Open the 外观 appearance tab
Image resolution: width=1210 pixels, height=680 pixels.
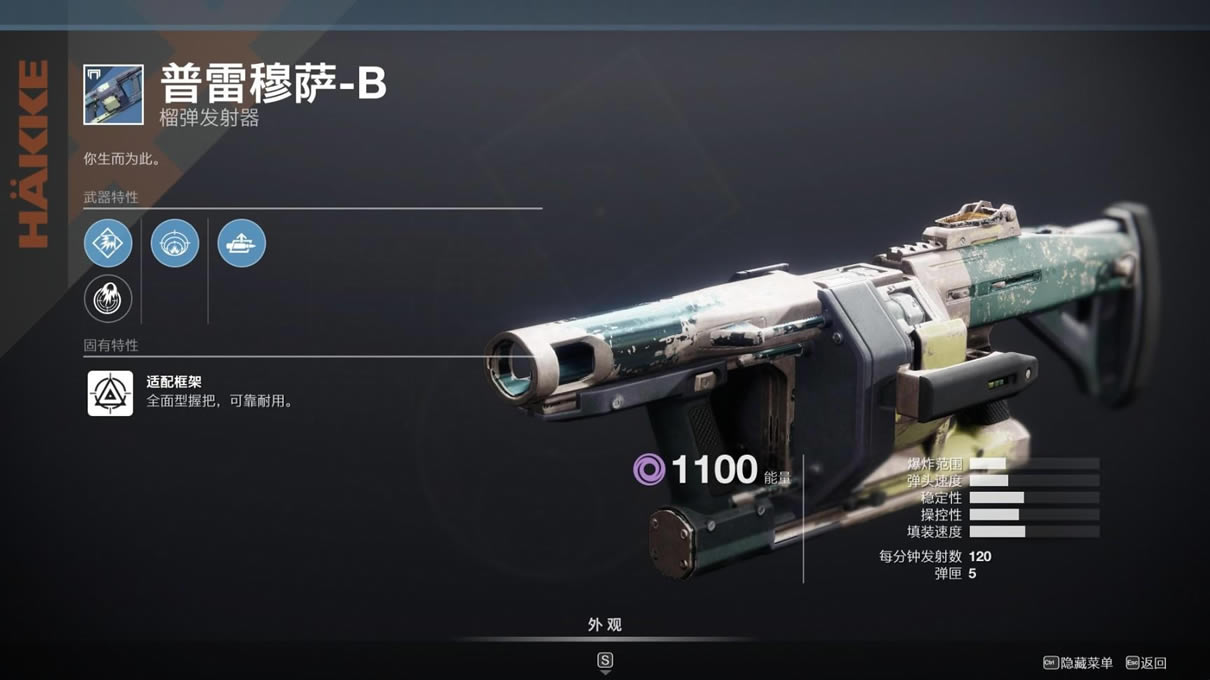point(604,625)
